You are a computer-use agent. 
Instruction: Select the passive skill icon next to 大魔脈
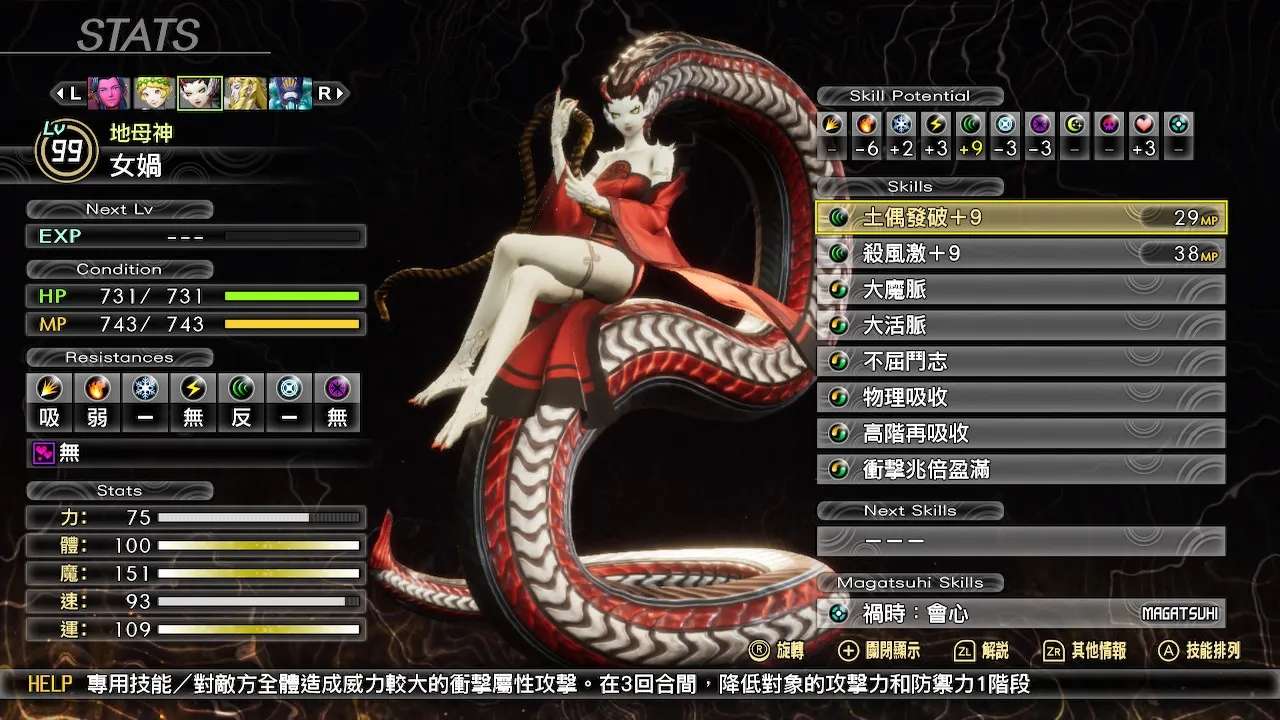point(839,289)
